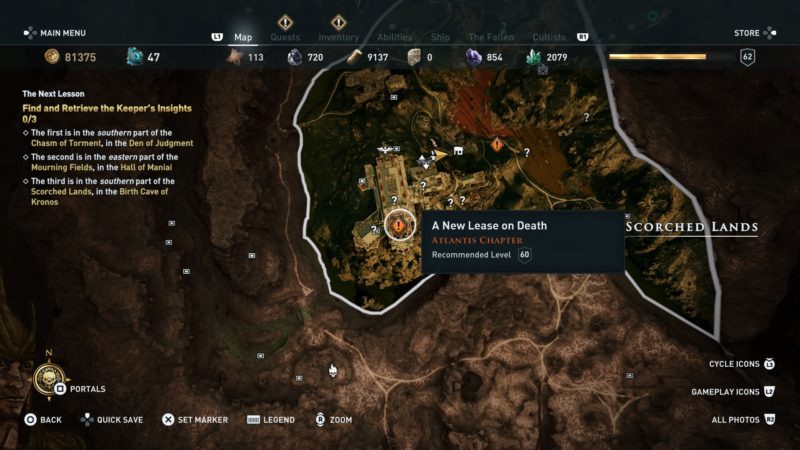Show The Fallen tab
This screenshot has height=450, width=800.
click(x=491, y=38)
